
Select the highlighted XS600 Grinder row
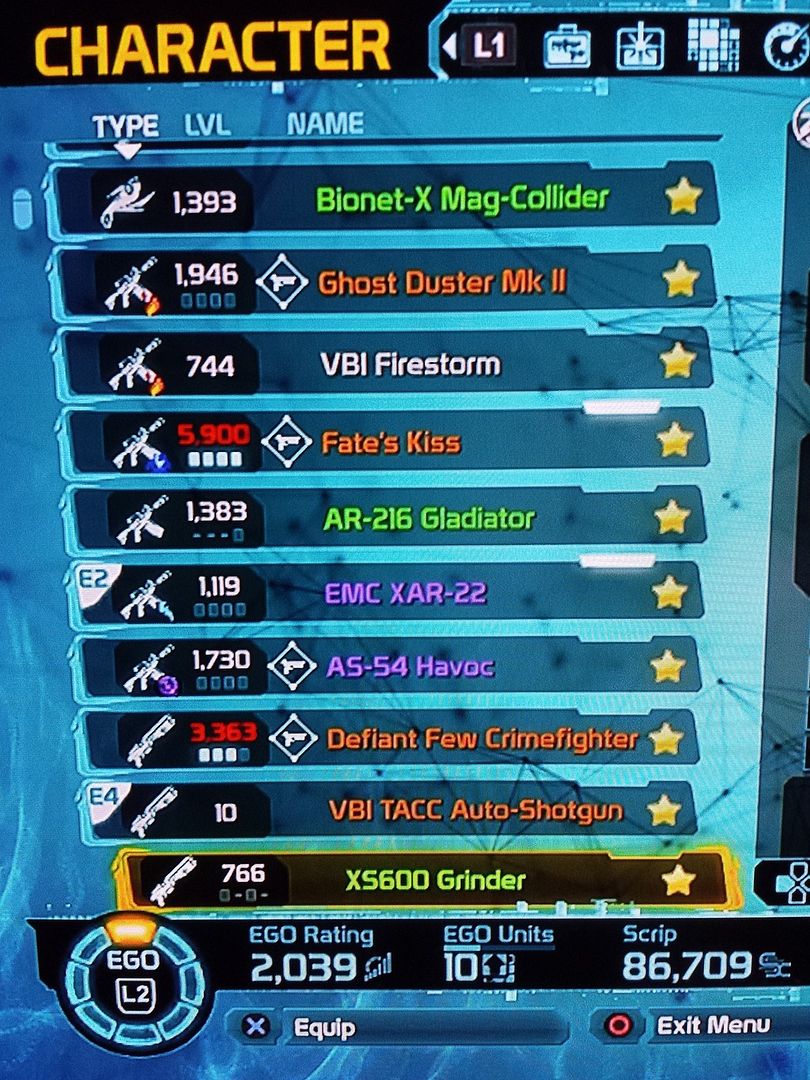tap(435, 880)
